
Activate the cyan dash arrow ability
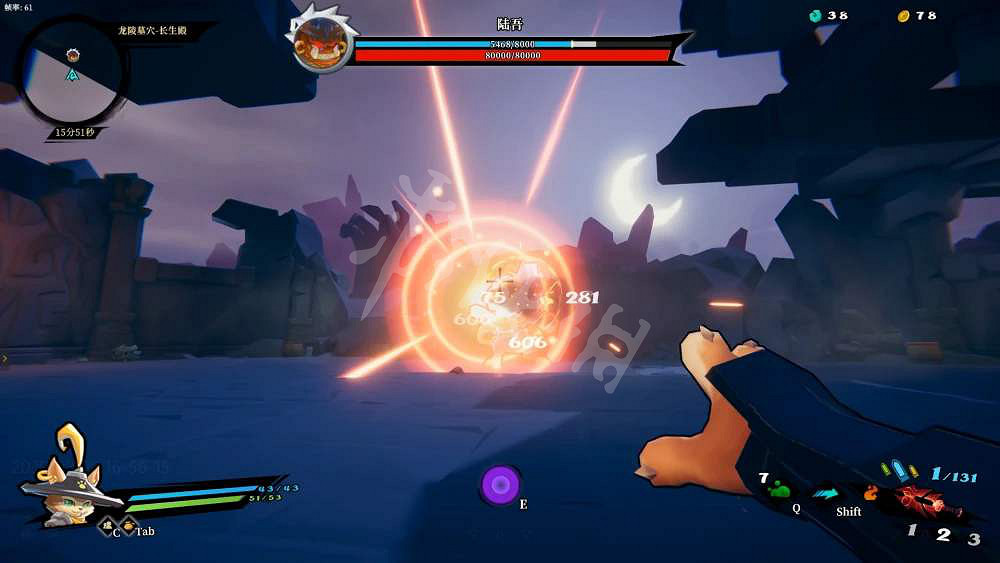(x=826, y=493)
